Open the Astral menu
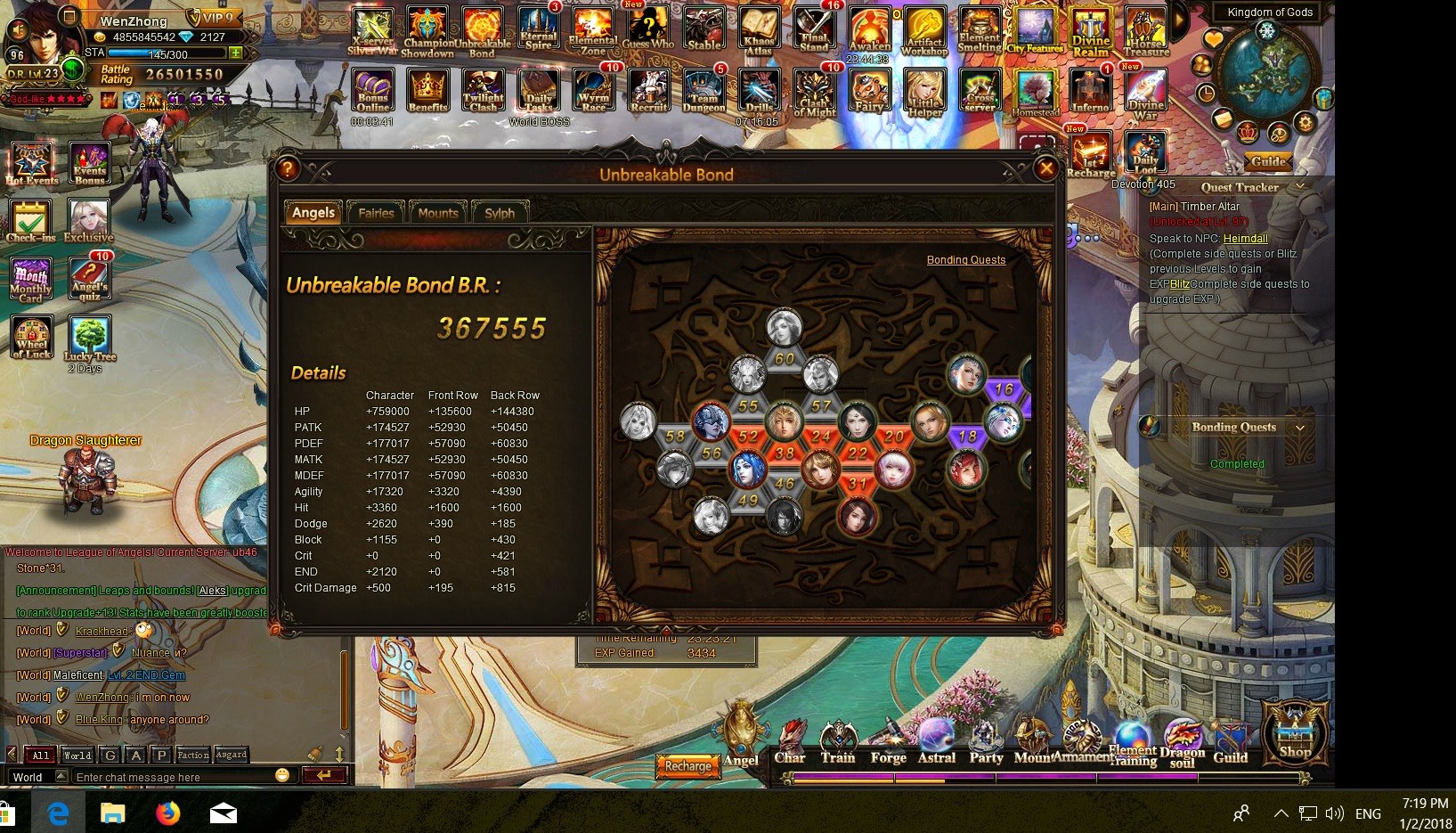 point(936,744)
